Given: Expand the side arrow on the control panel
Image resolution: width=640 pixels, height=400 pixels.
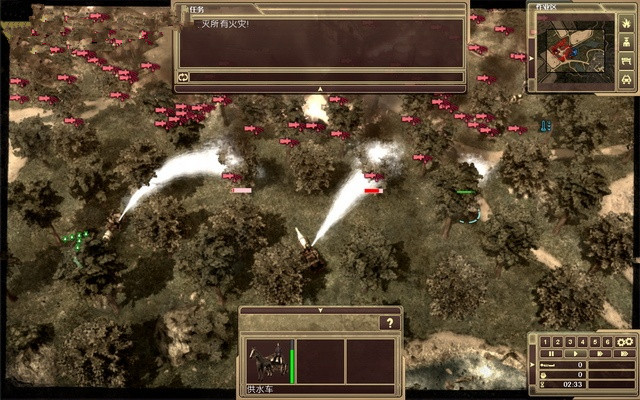Looking at the screenshot, I should 533,363.
